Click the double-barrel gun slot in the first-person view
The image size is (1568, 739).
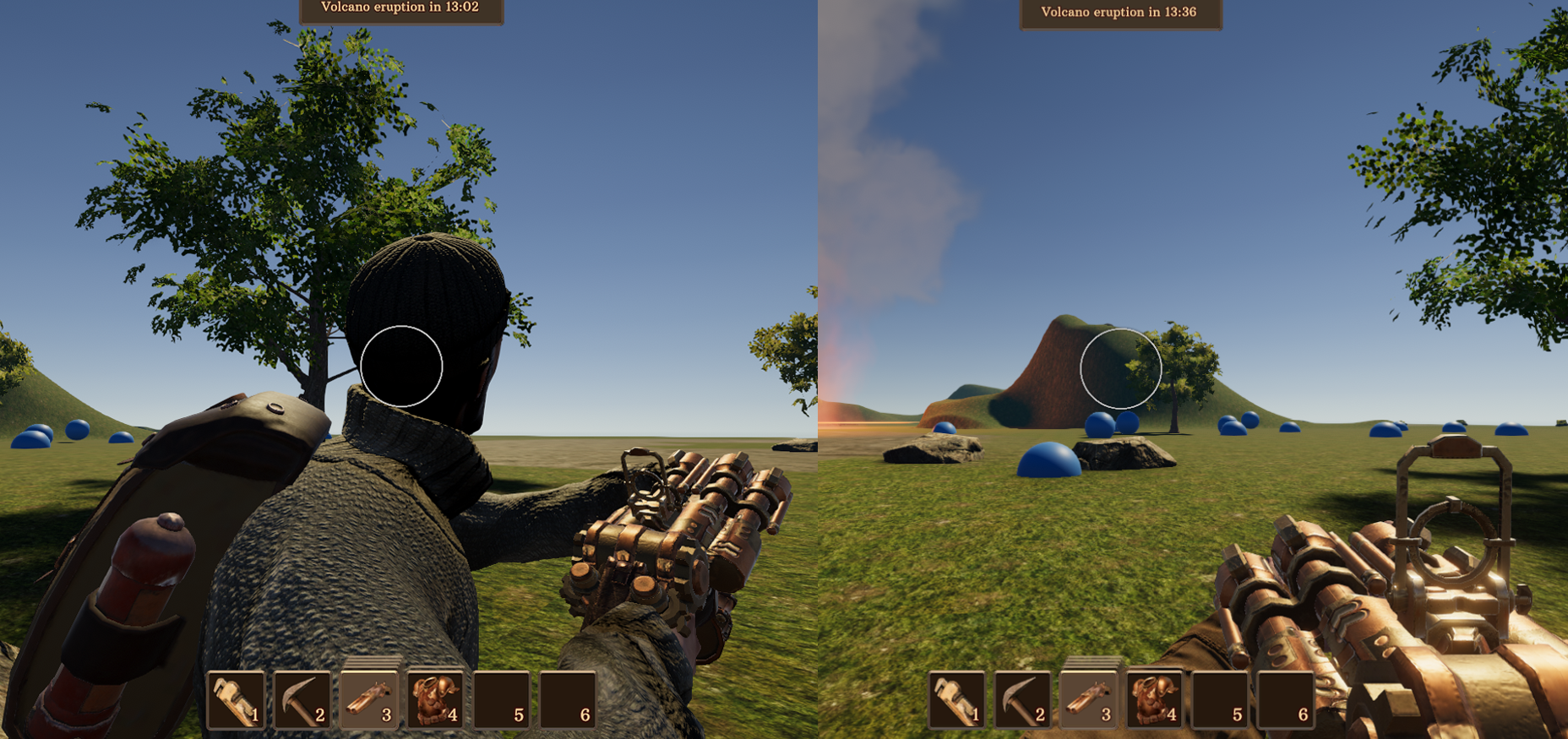click(1089, 699)
